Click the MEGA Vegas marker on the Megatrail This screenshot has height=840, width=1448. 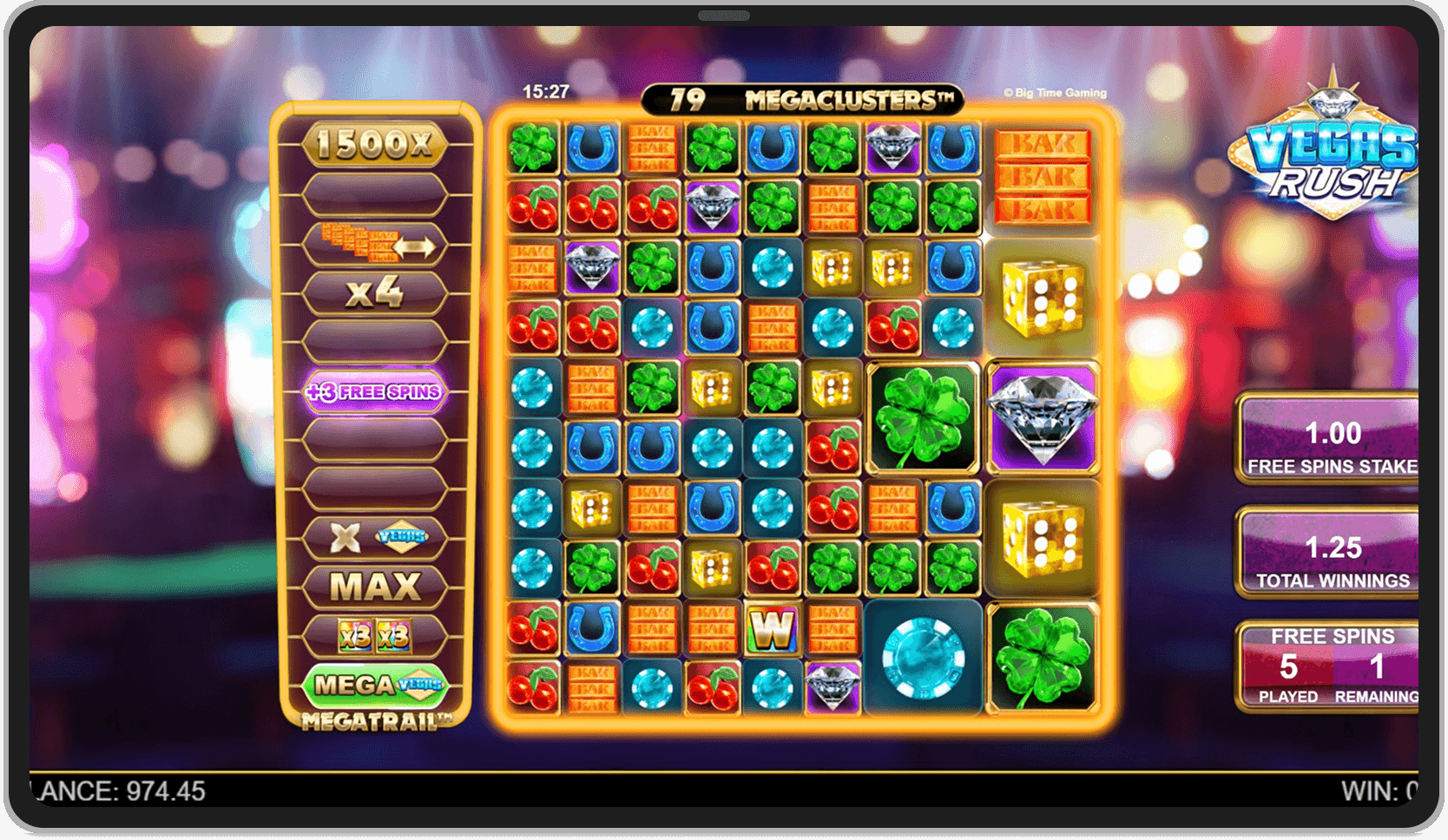[375, 686]
